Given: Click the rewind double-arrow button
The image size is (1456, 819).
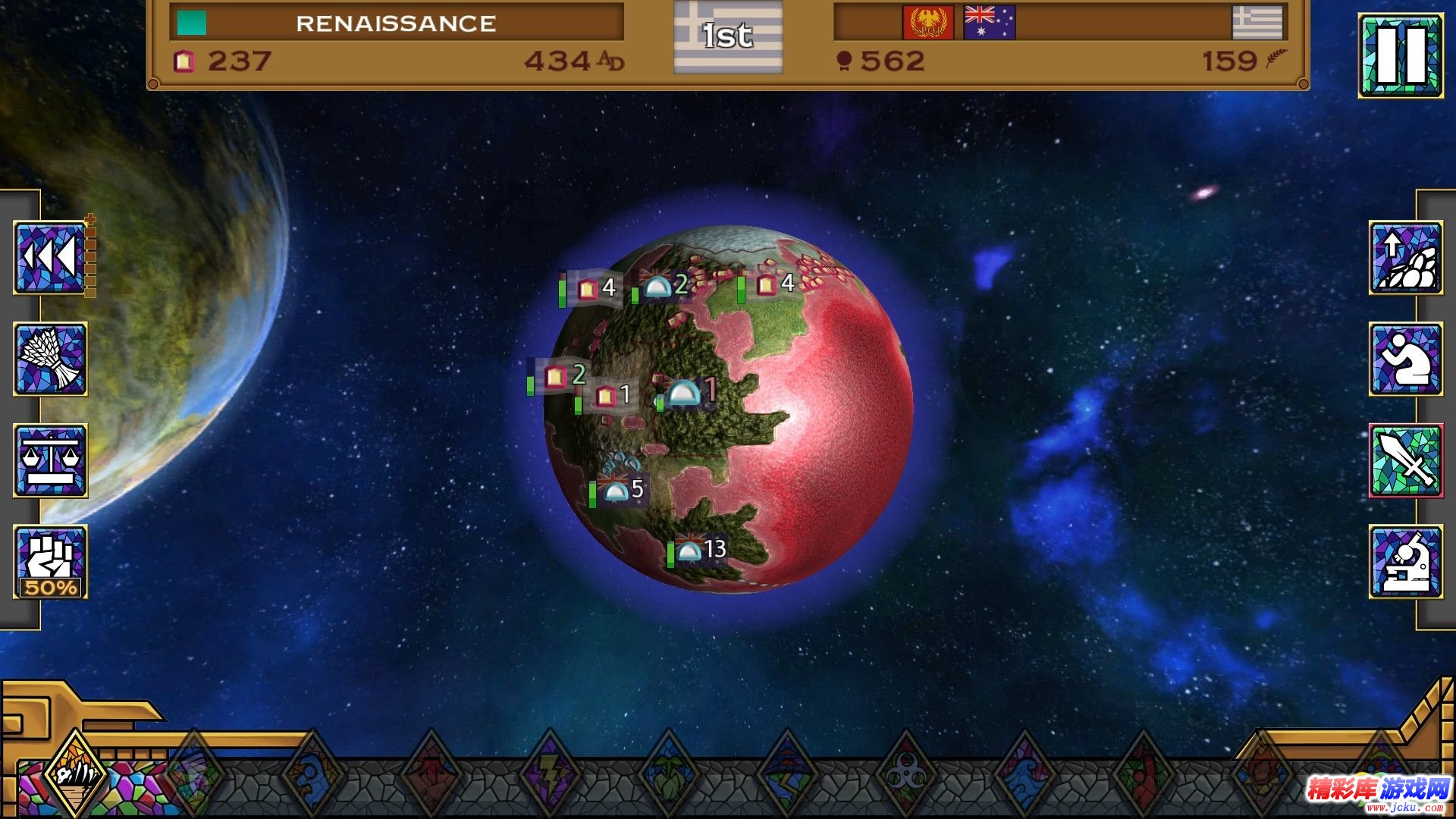Looking at the screenshot, I should click(50, 258).
